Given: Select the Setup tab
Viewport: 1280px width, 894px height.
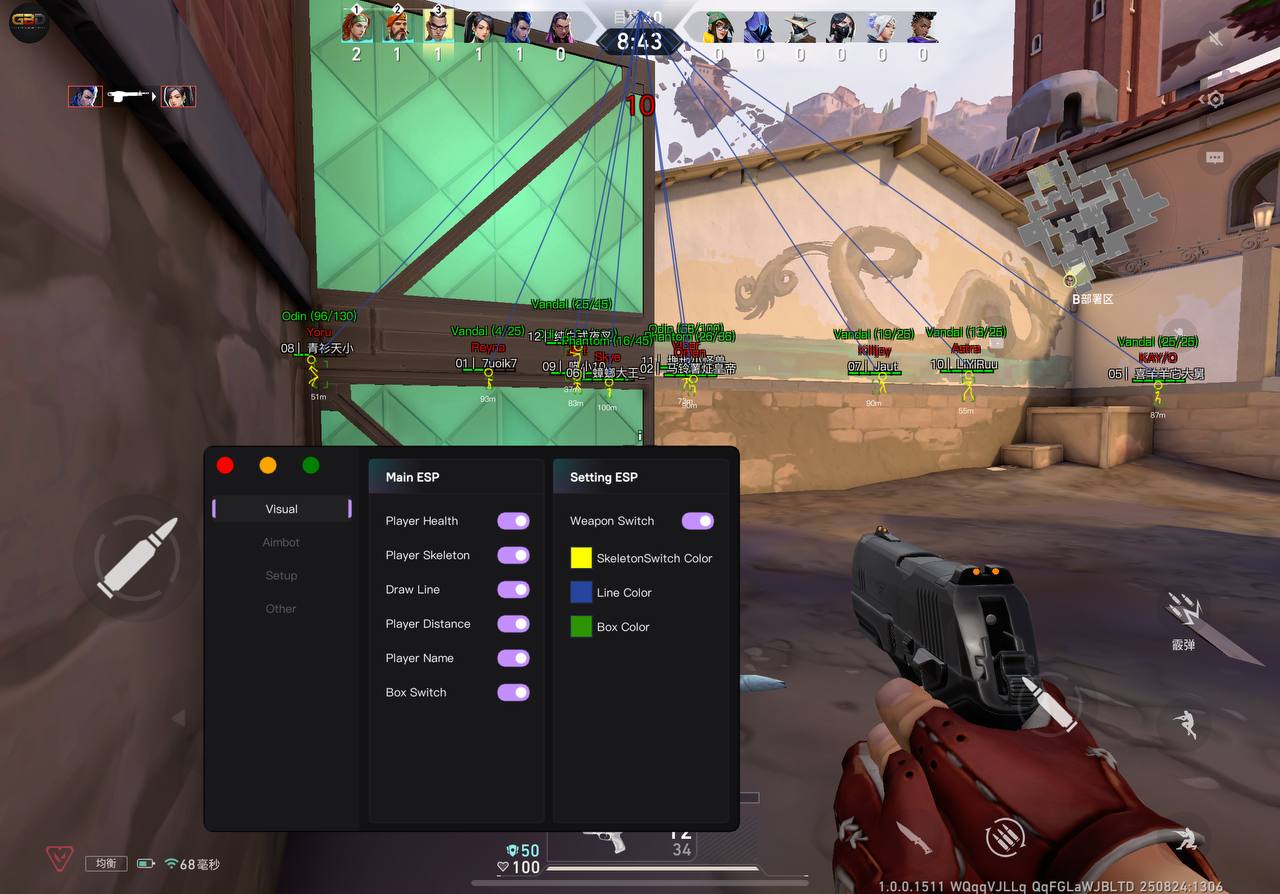Looking at the screenshot, I should pos(281,575).
